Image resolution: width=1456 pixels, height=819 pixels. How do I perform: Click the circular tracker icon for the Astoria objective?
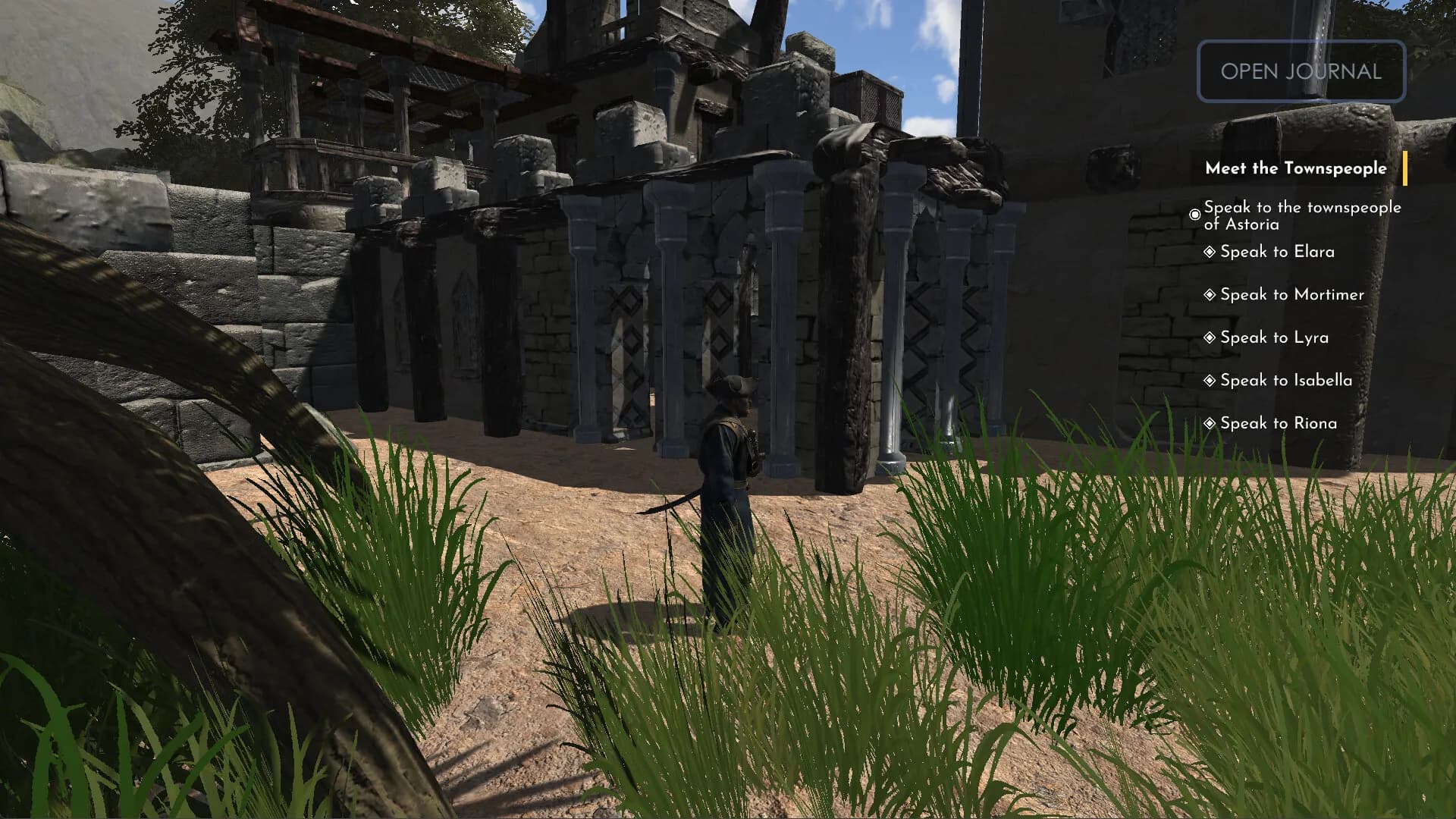1196,215
